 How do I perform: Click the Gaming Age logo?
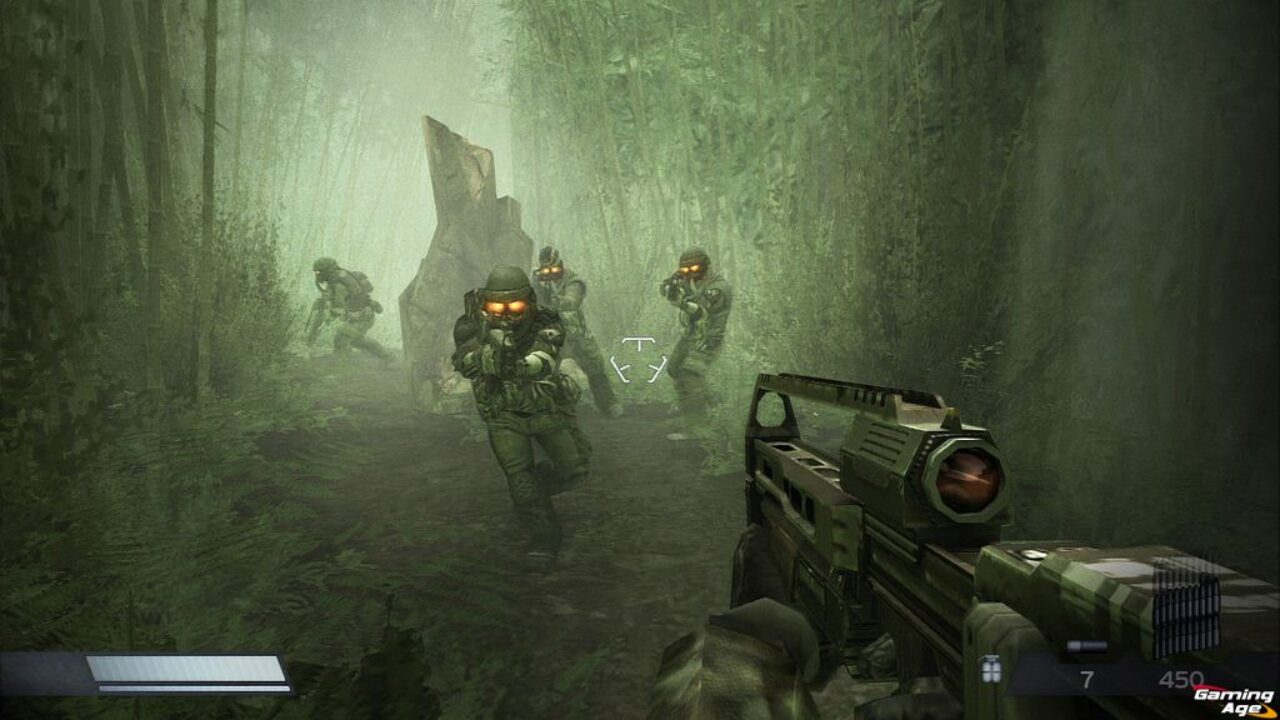click(1236, 700)
